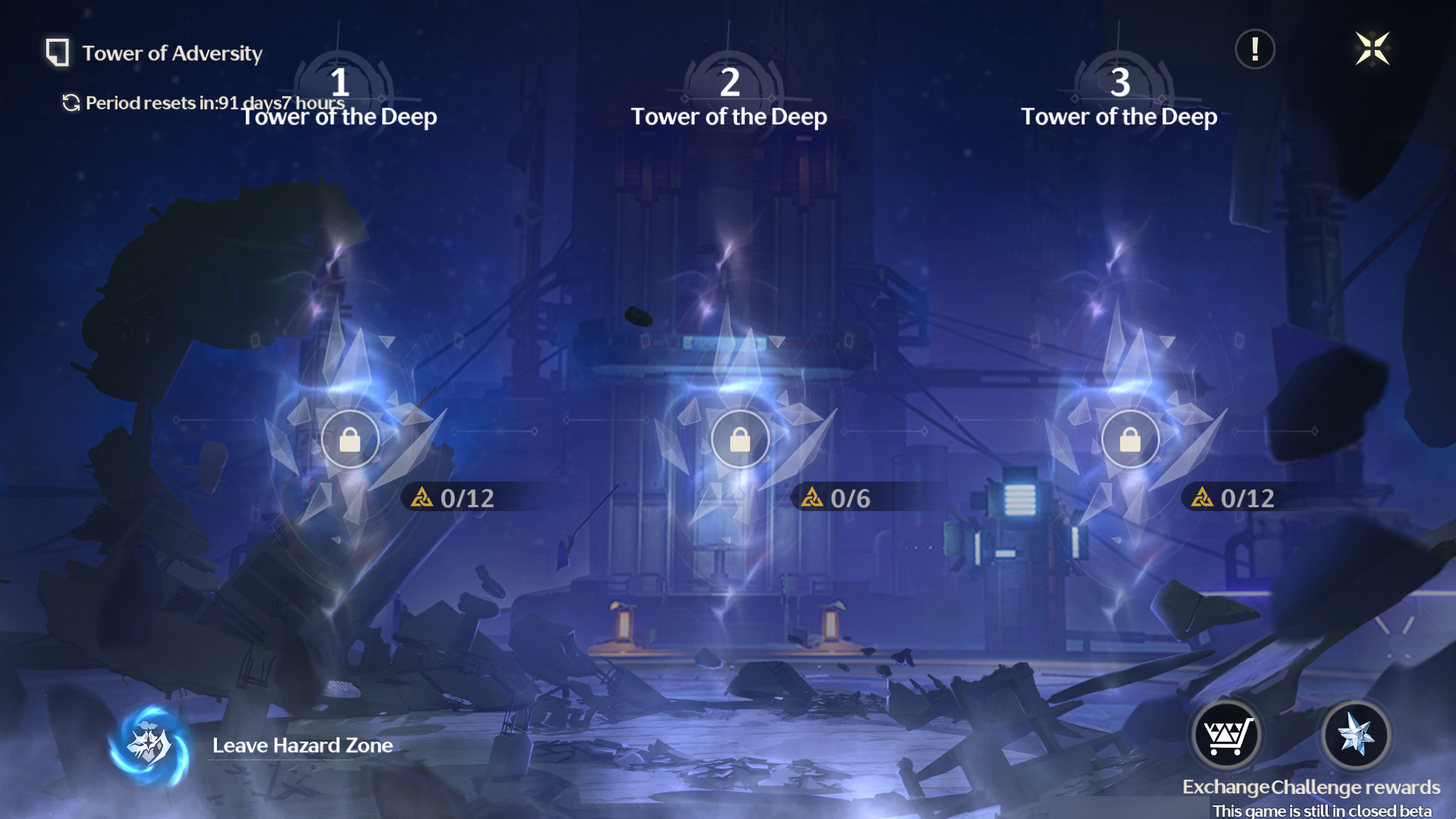Open Challenge rewards star icon
This screenshot has height=819, width=1456.
(x=1356, y=733)
